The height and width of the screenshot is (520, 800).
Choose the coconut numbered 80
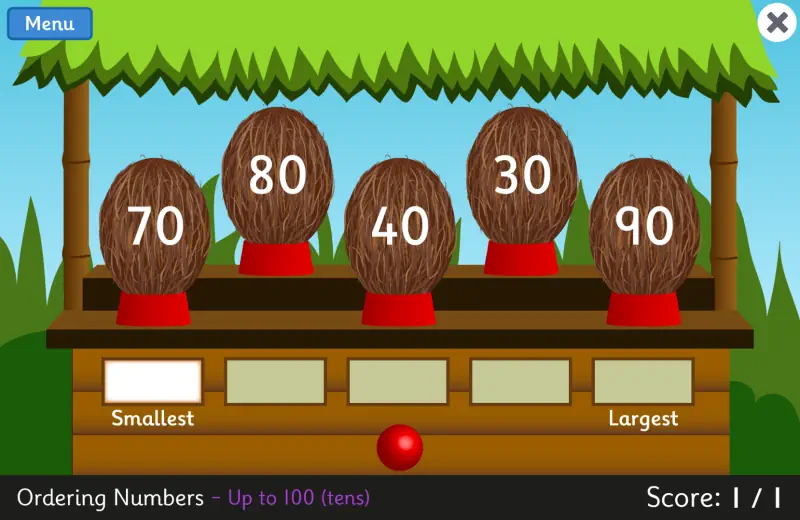click(x=277, y=176)
